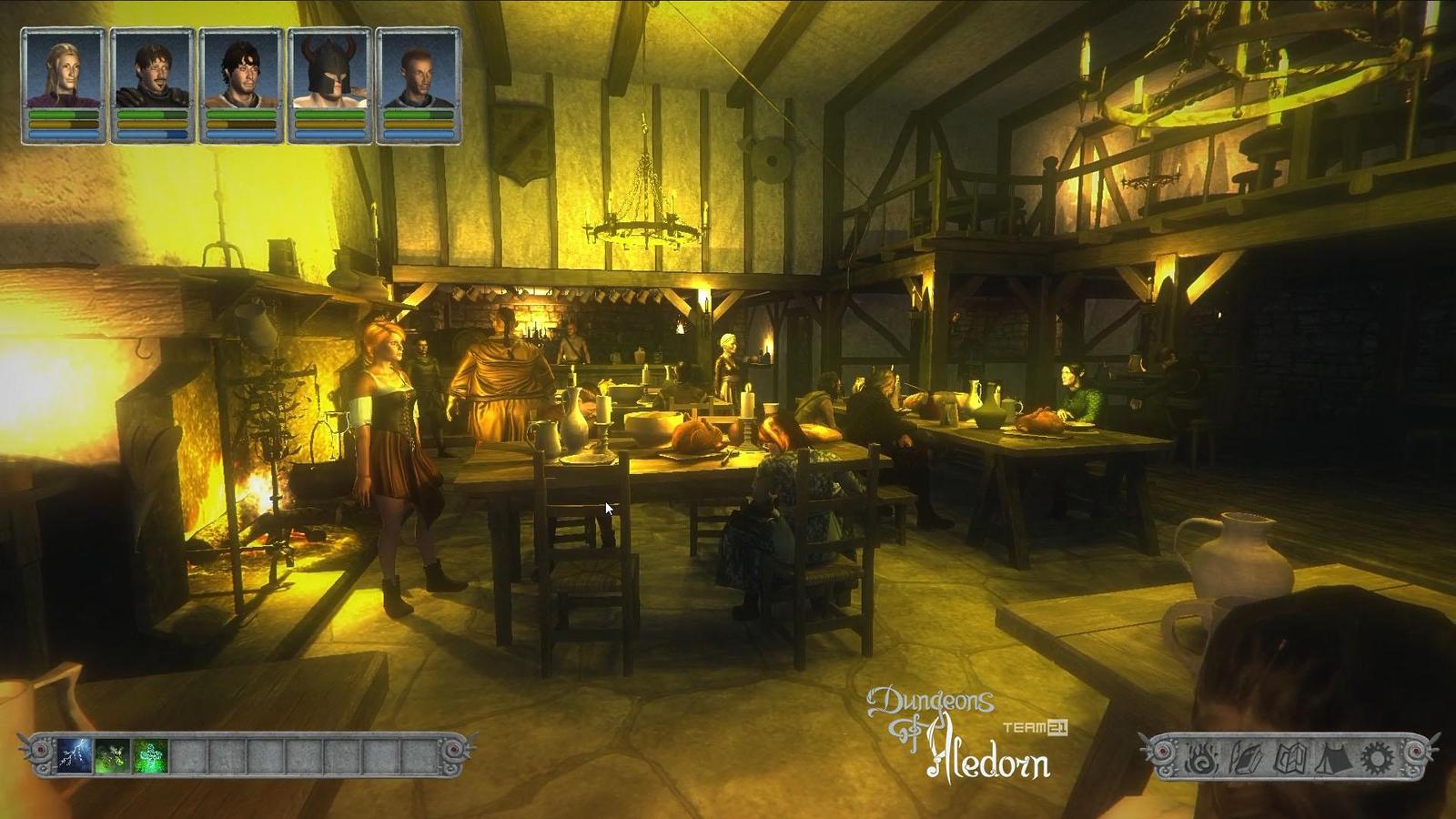The width and height of the screenshot is (1456, 819).
Task: Open settings with the gear icon
Action: pos(1375,757)
